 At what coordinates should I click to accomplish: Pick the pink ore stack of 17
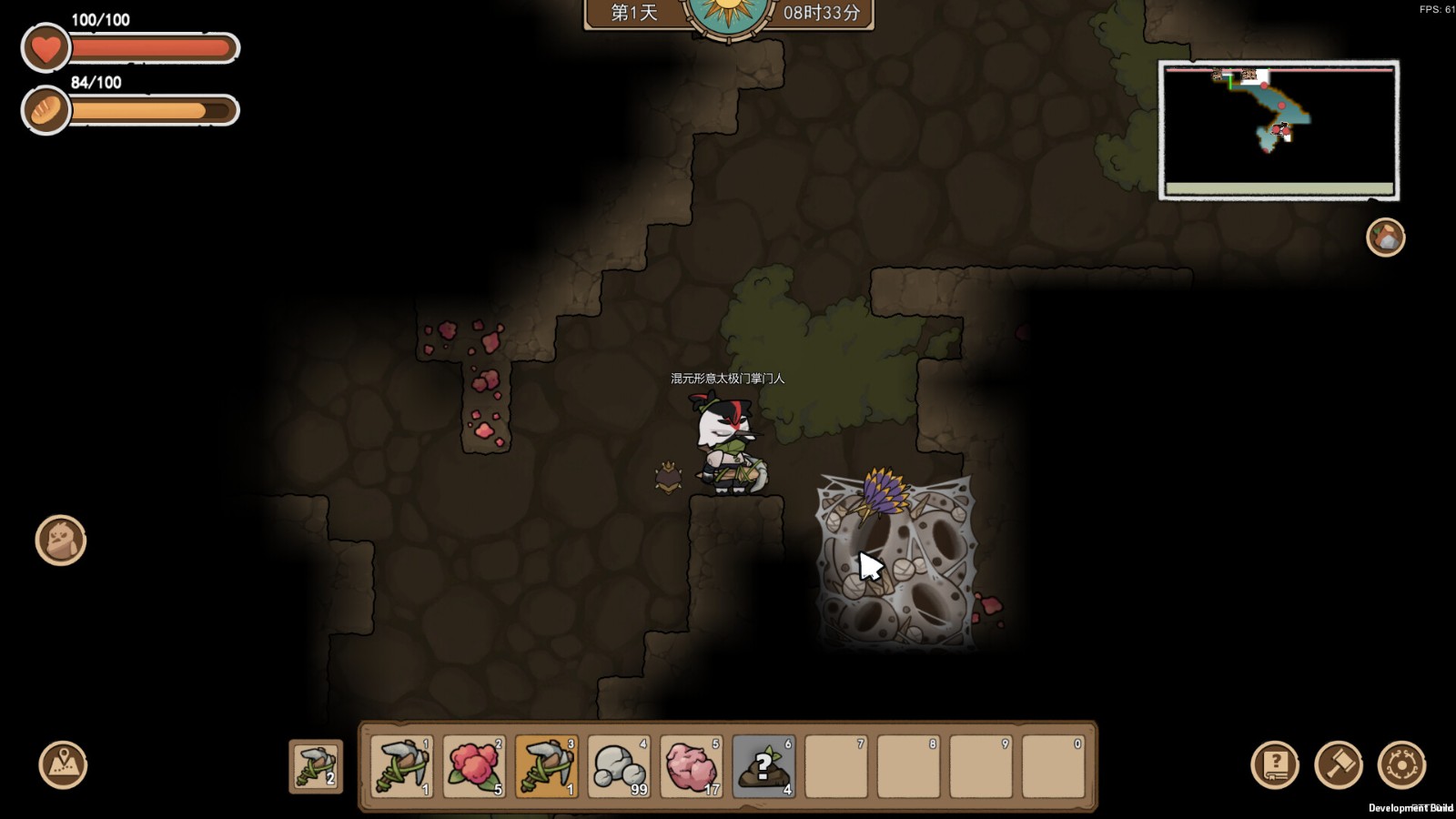click(x=691, y=766)
